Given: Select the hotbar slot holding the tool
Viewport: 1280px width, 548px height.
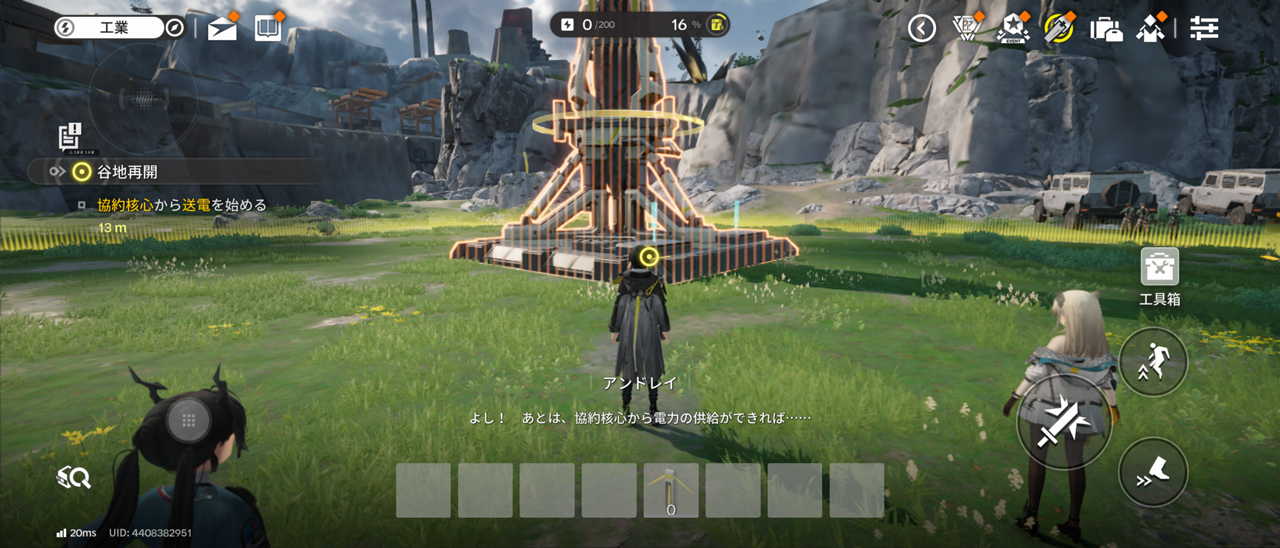Looking at the screenshot, I should 671,490.
